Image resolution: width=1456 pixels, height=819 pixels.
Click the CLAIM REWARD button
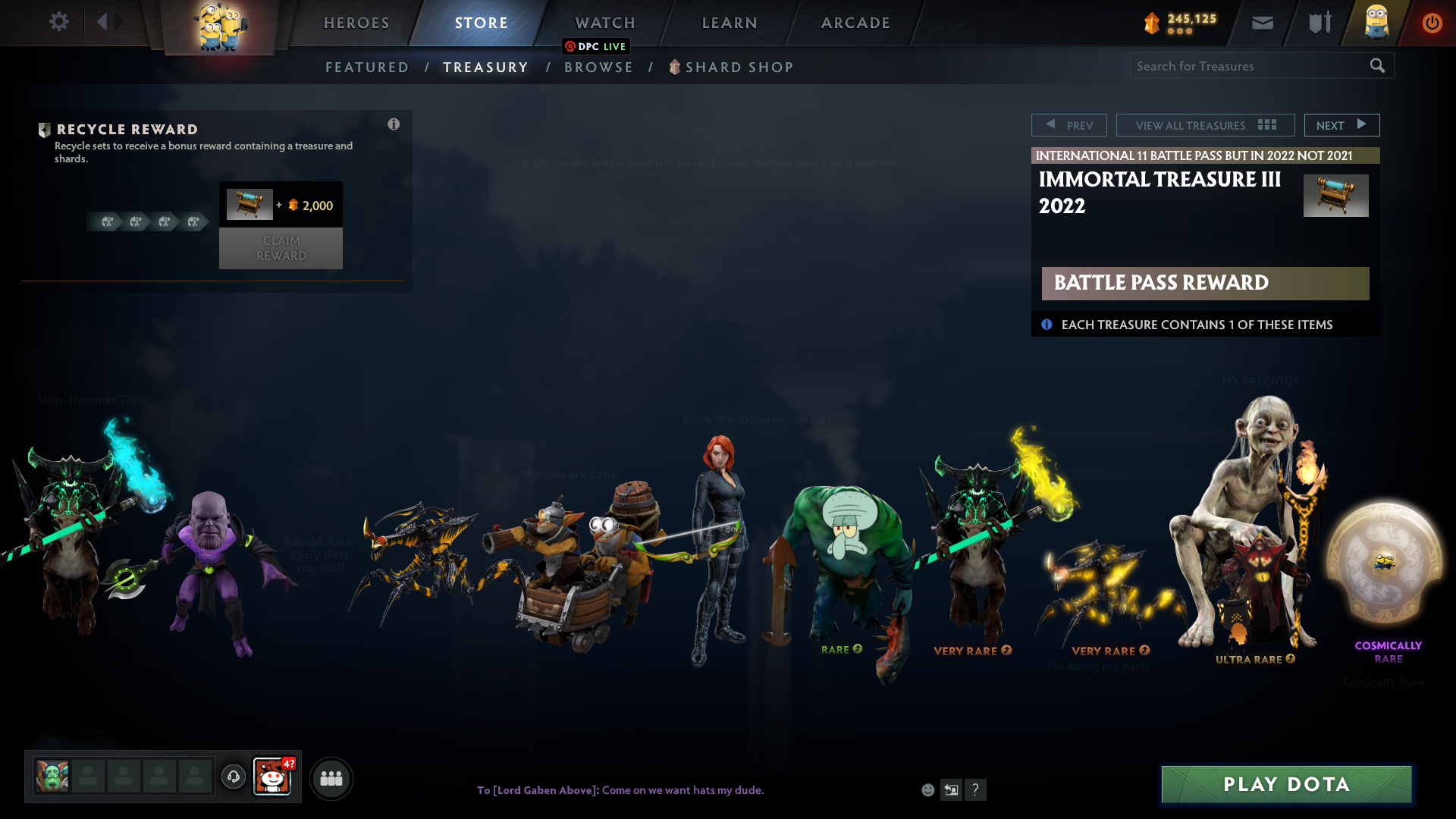point(281,248)
